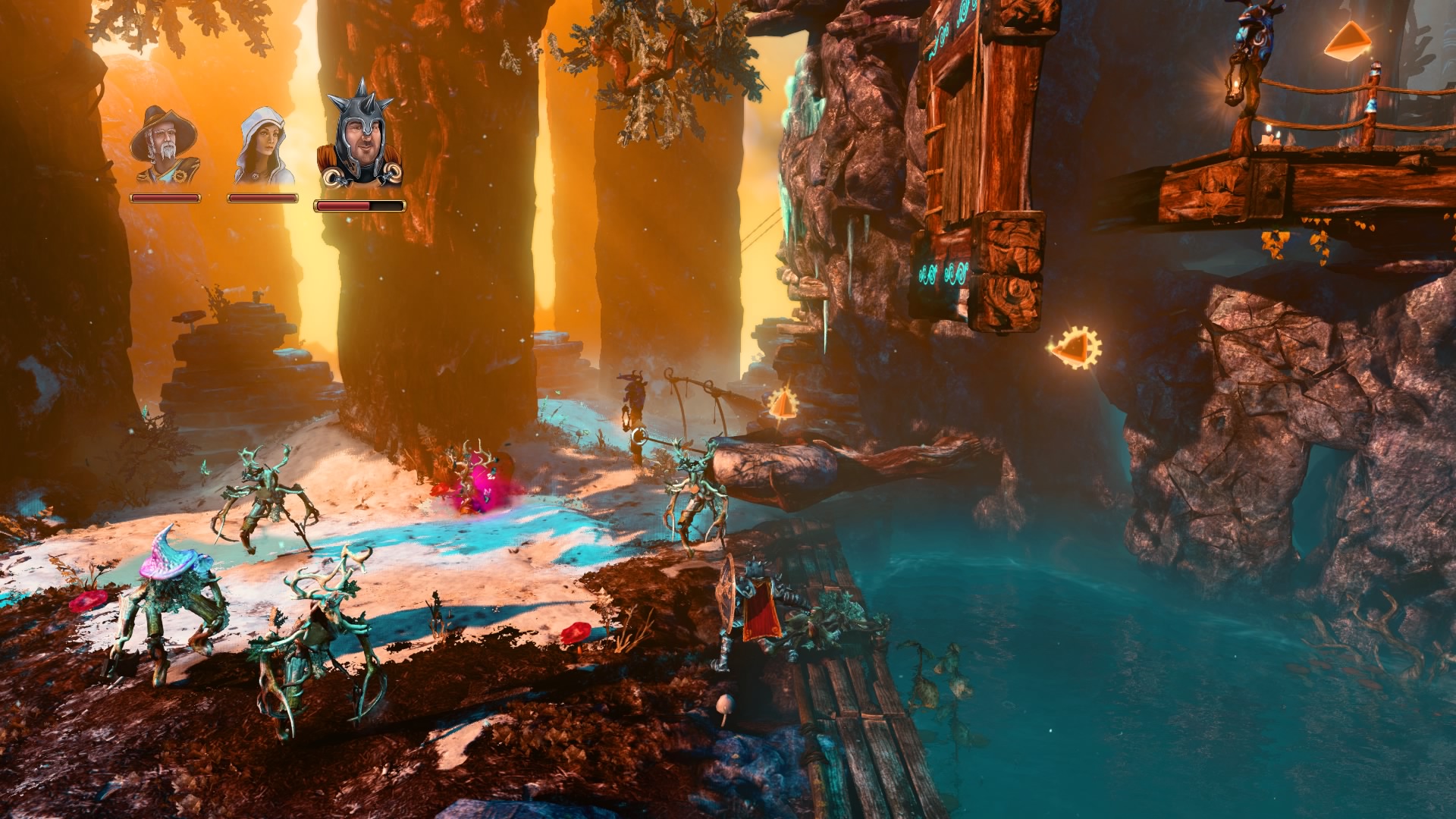Select the wizard character portrait
This screenshot has height=819, width=1456.
point(165,146)
